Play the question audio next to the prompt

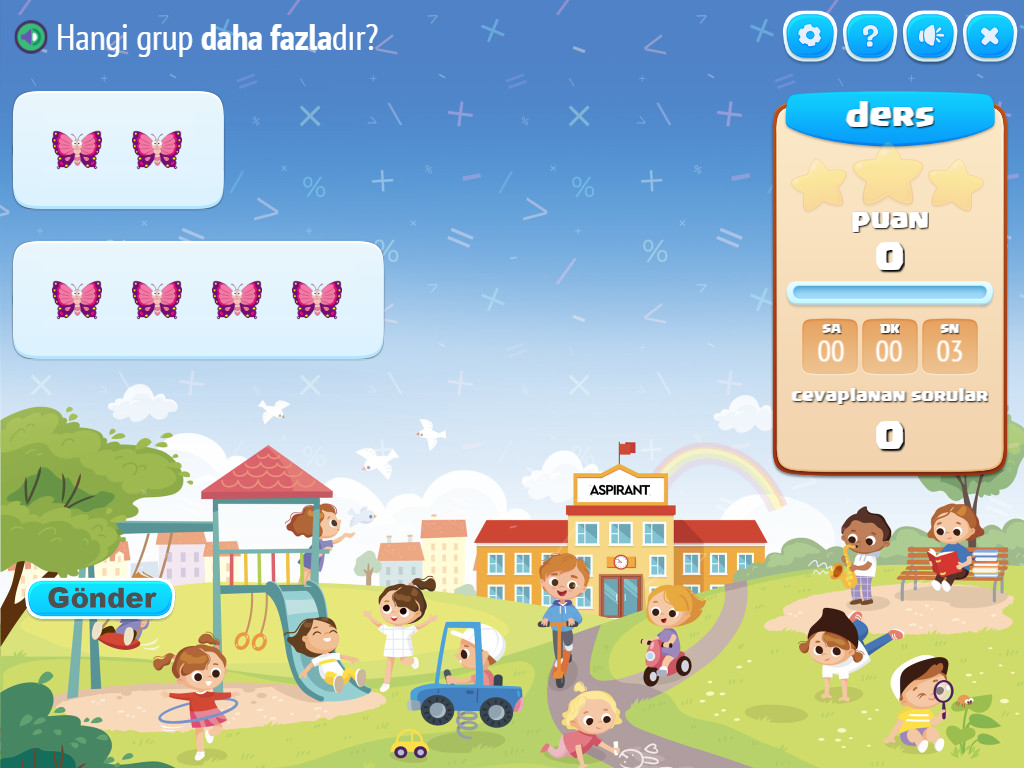pos(31,38)
